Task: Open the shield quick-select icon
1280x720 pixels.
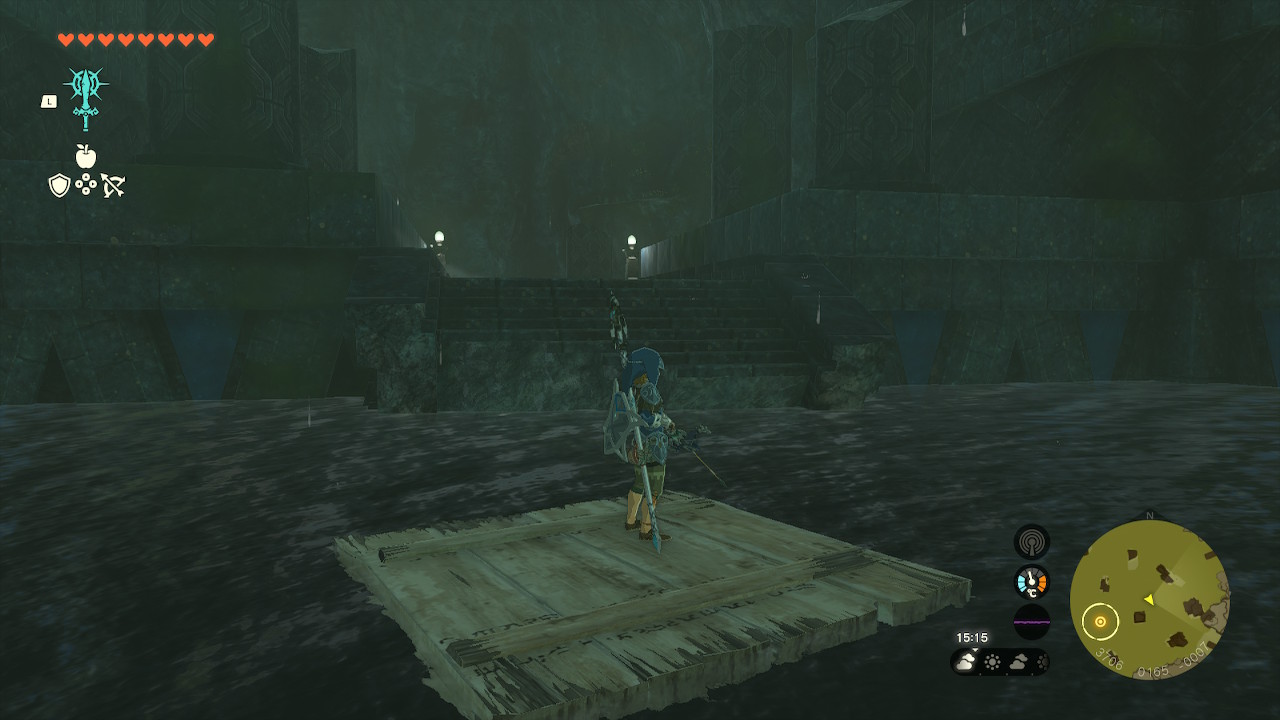Action: (x=59, y=185)
